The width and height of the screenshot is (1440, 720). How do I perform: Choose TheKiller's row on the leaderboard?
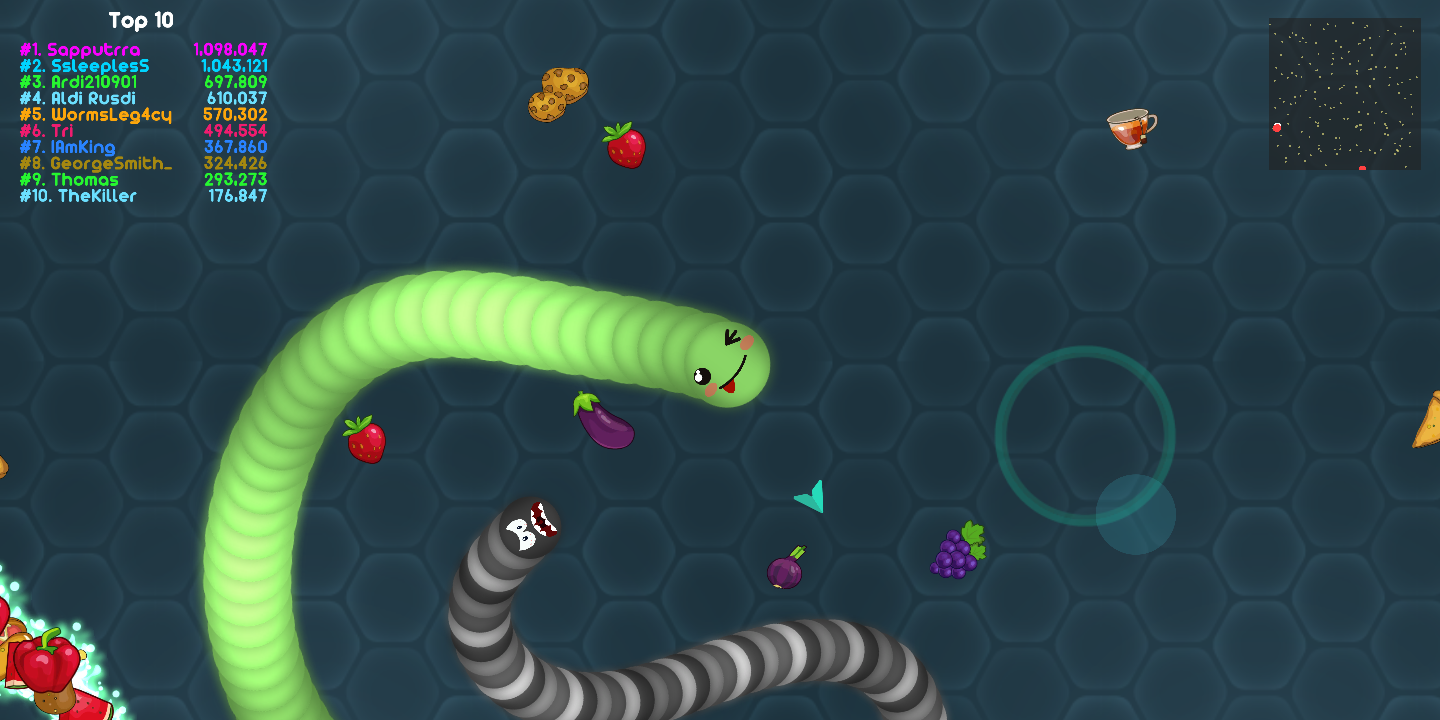point(143,196)
